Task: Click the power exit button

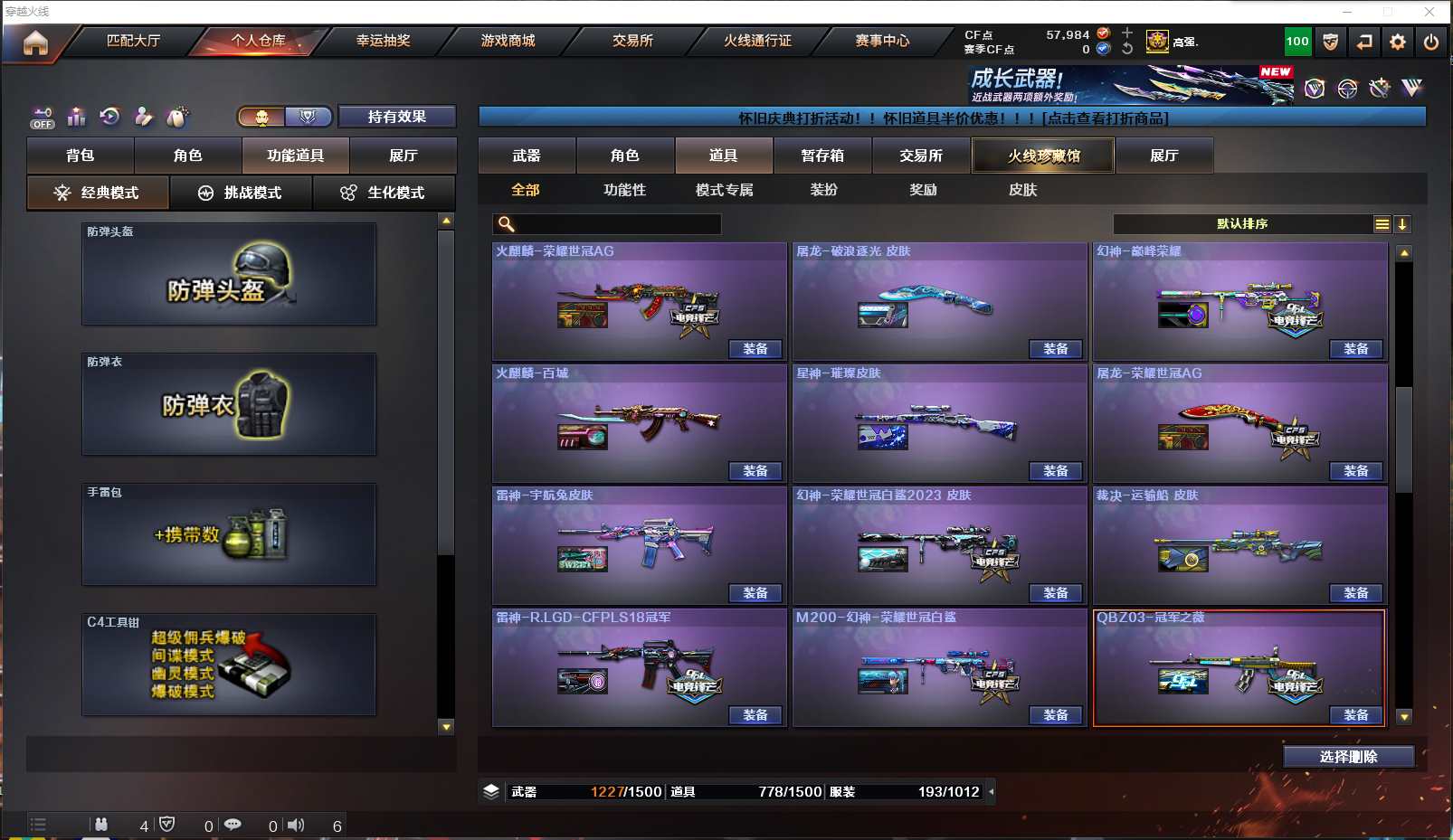Action: [x=1431, y=42]
